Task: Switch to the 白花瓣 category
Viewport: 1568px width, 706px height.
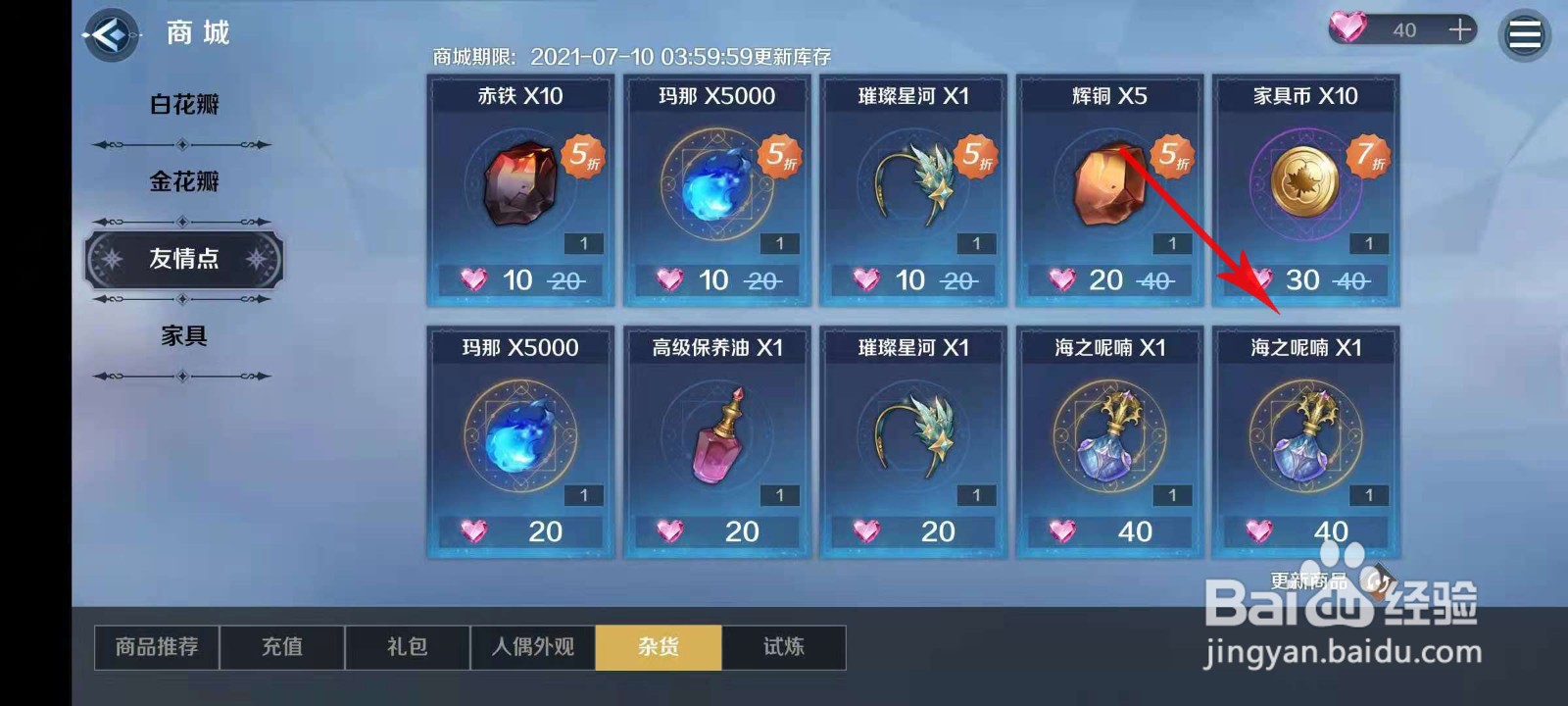Action: click(182, 104)
